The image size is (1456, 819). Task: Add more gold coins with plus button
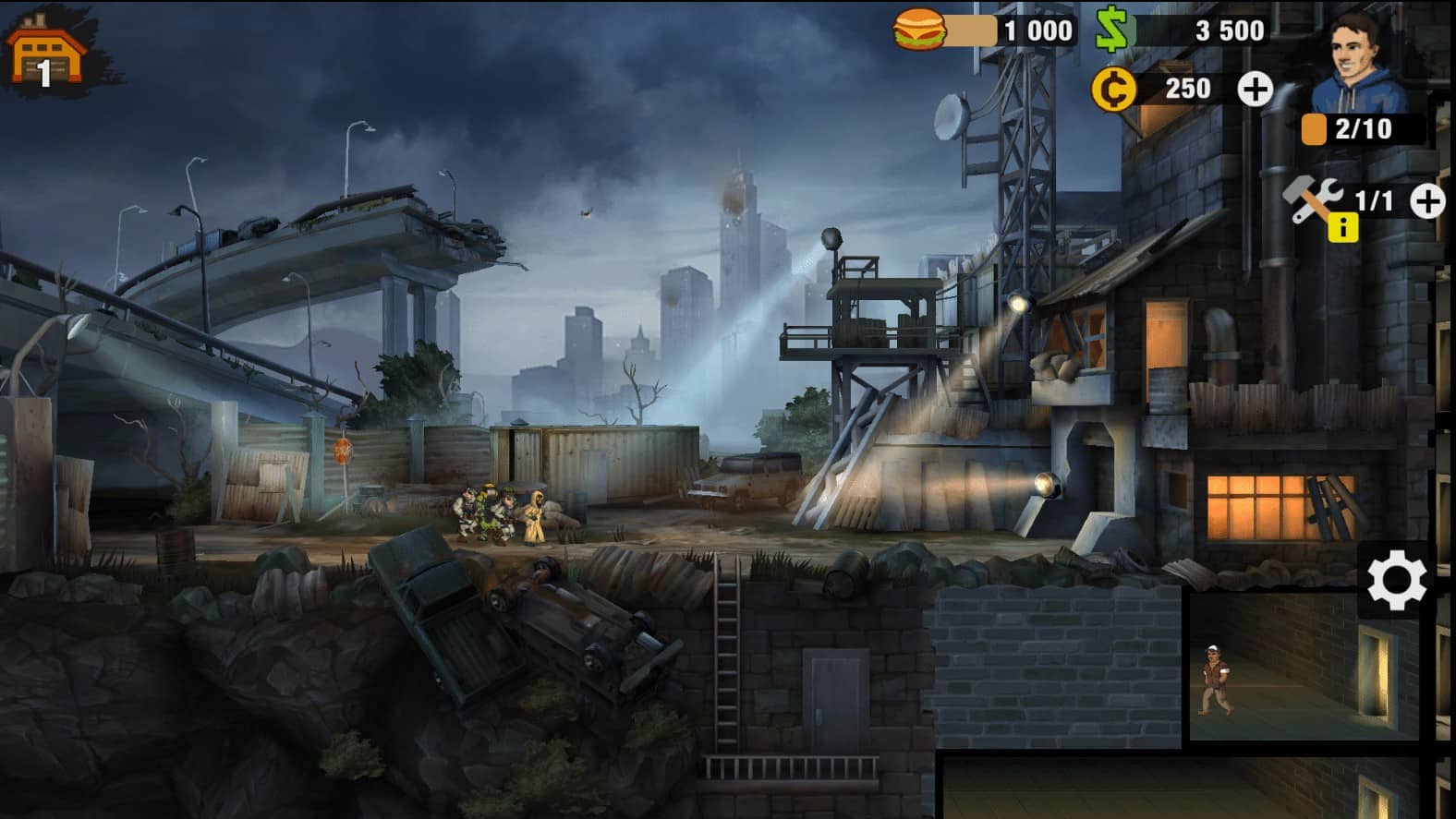coord(1254,89)
